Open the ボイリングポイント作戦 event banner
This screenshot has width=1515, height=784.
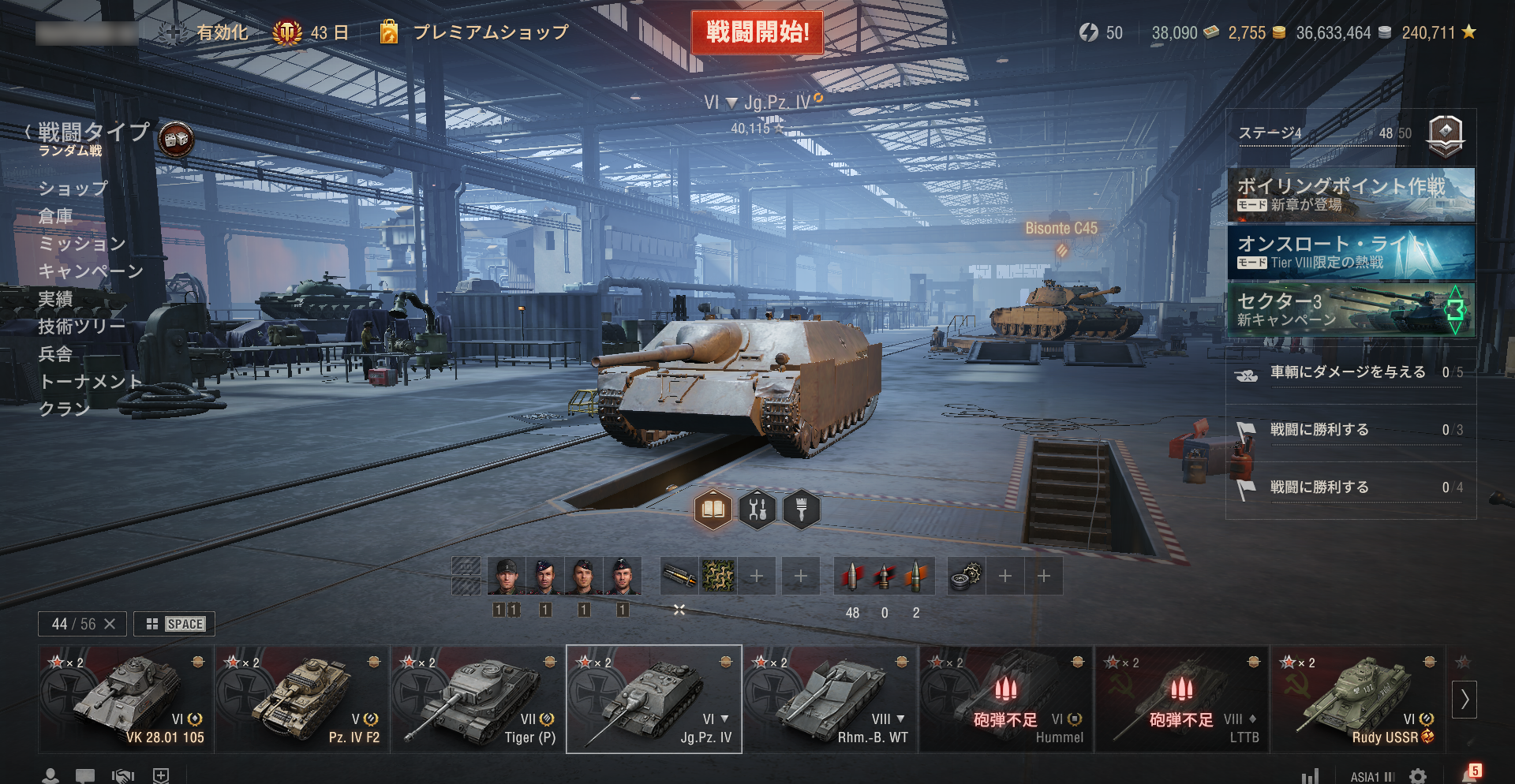pos(1351,195)
